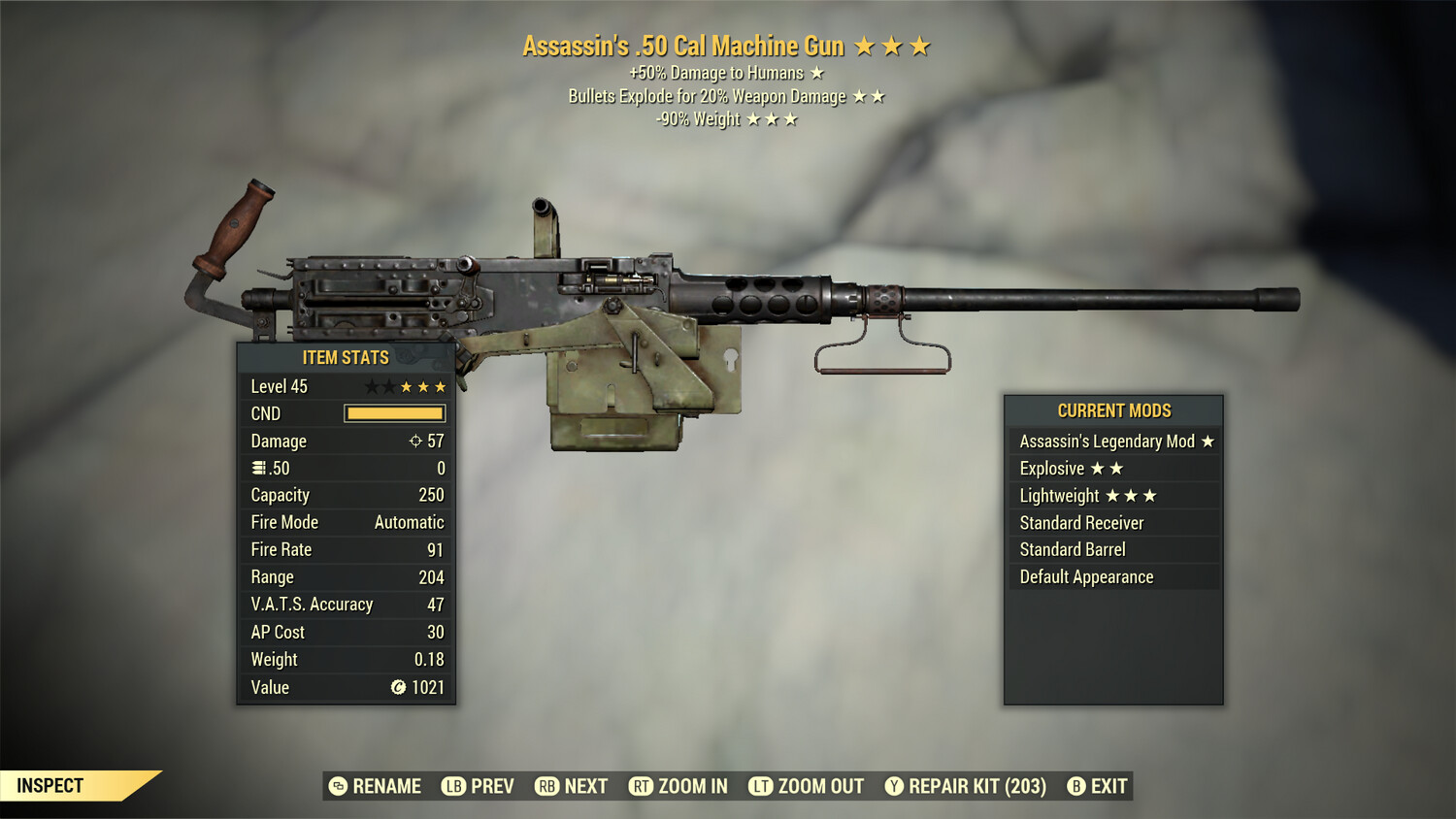Switch to the Inspect tab
Image resolution: width=1456 pixels, height=819 pixels.
(51, 785)
